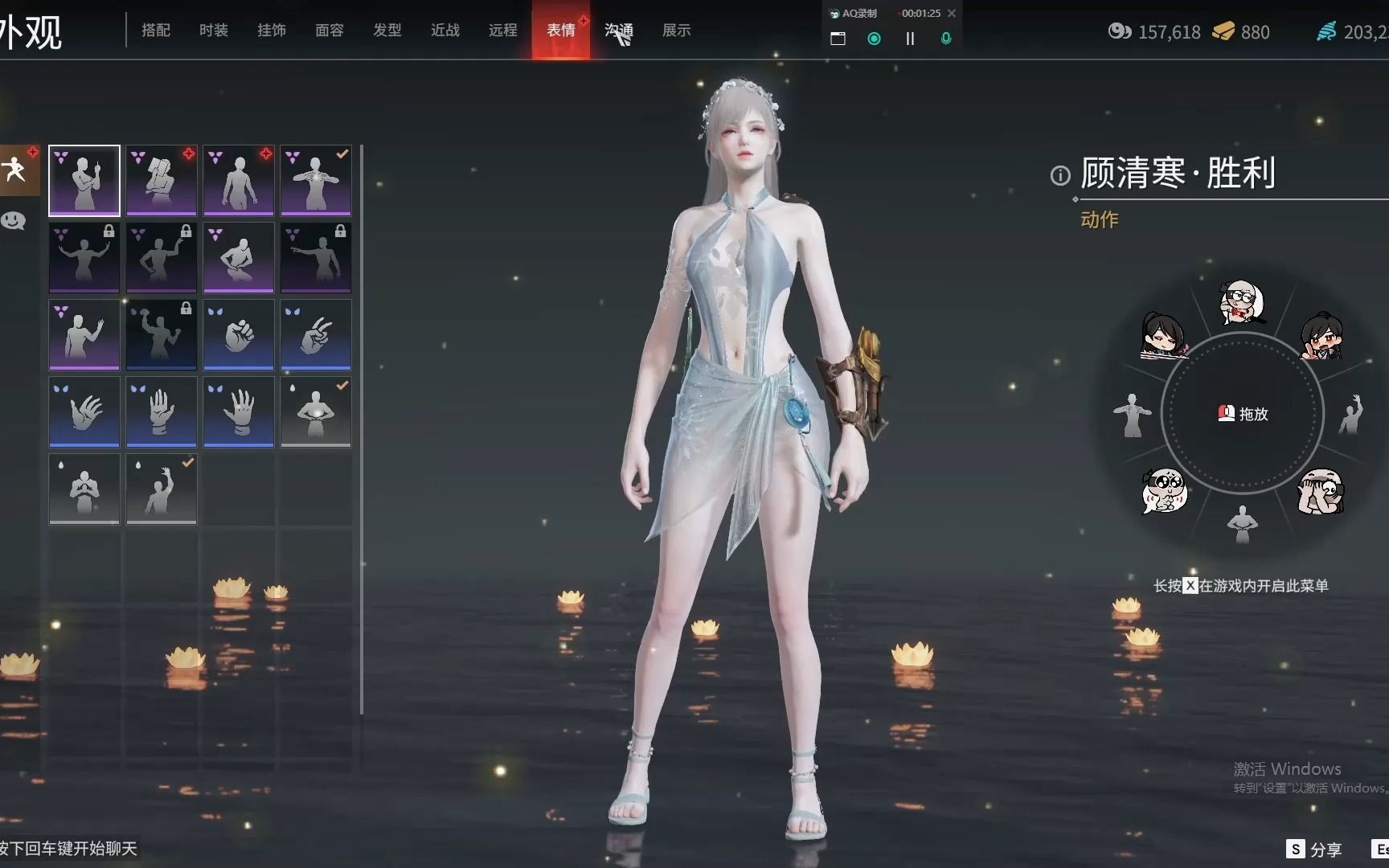Screen dimensions: 1389x868
Task: Pause the screen recording
Action: (x=910, y=39)
